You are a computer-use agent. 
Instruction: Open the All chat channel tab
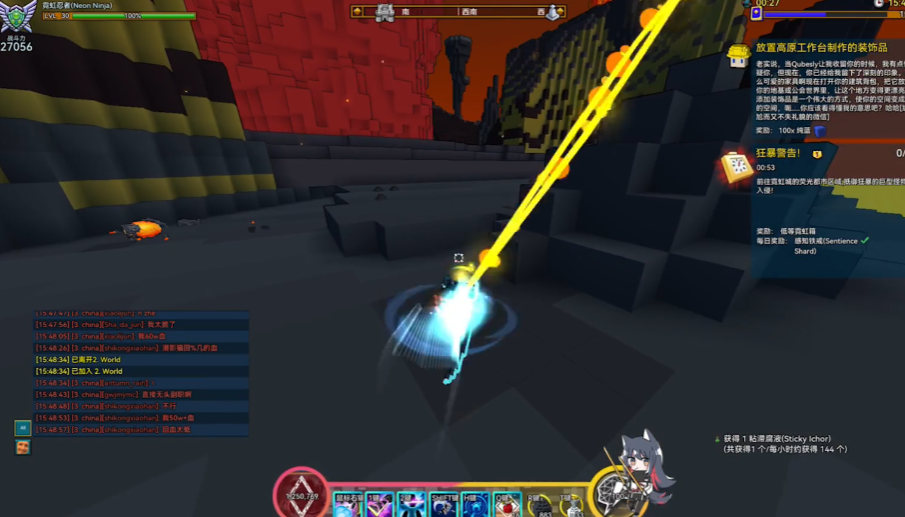(x=22, y=428)
